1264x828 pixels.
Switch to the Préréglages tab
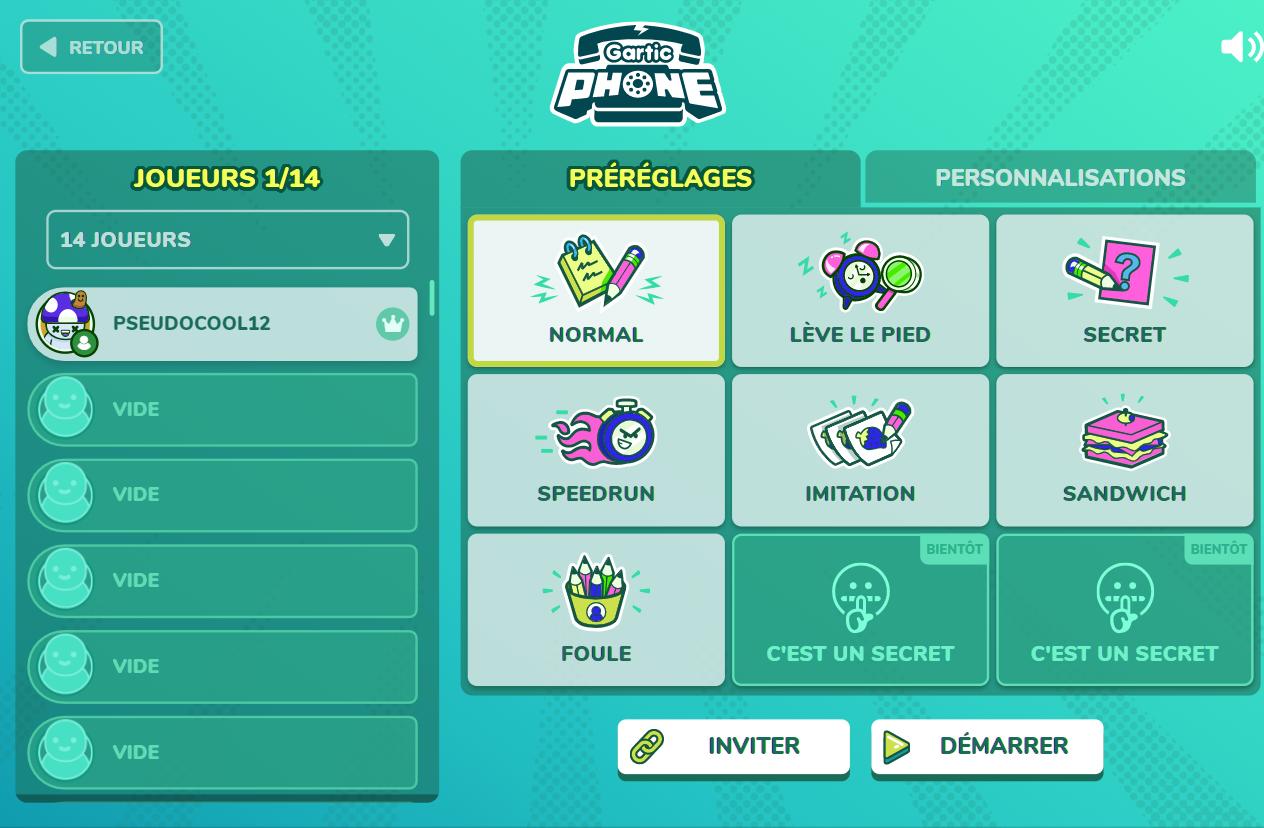point(660,178)
